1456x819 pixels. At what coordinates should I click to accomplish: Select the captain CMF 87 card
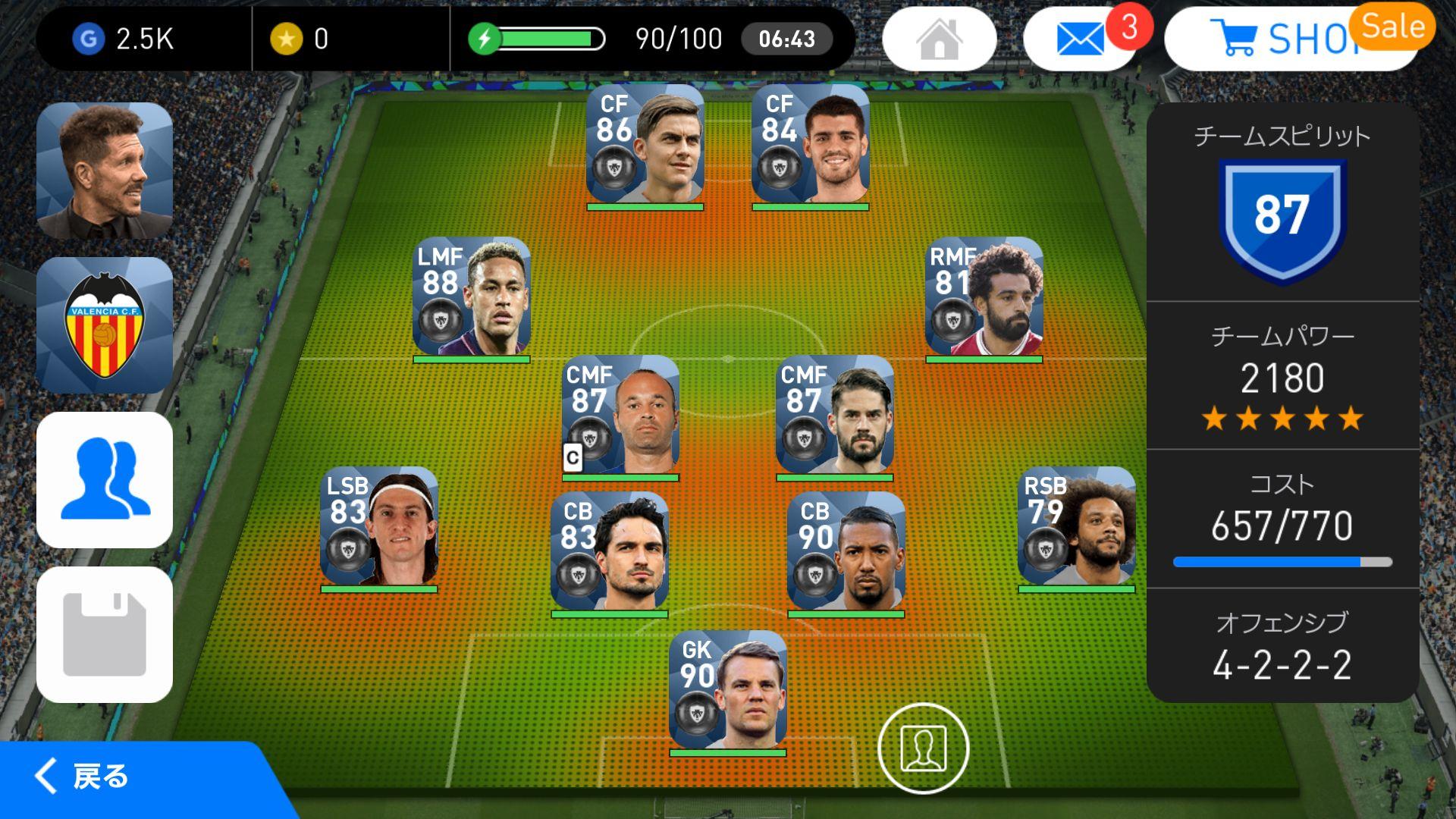[x=620, y=416]
